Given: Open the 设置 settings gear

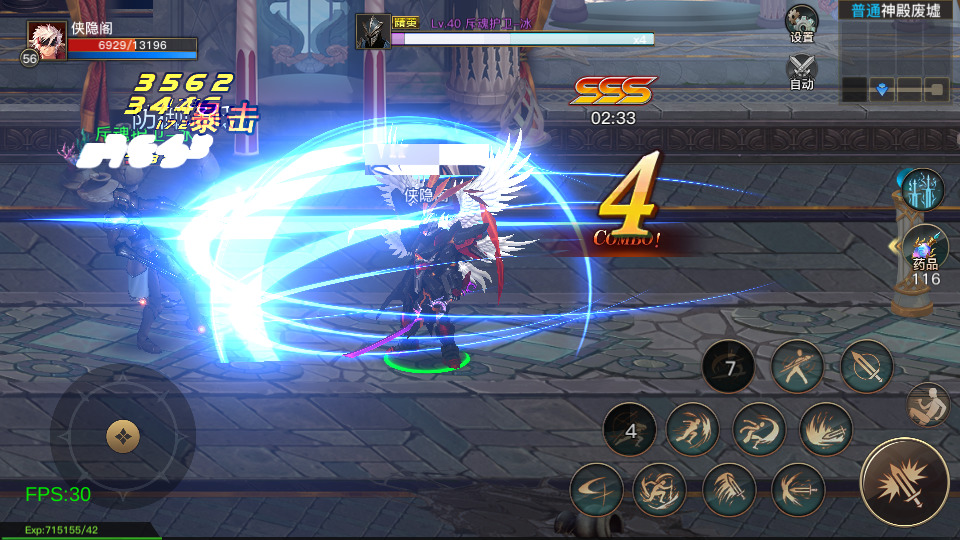Looking at the screenshot, I should click(801, 23).
